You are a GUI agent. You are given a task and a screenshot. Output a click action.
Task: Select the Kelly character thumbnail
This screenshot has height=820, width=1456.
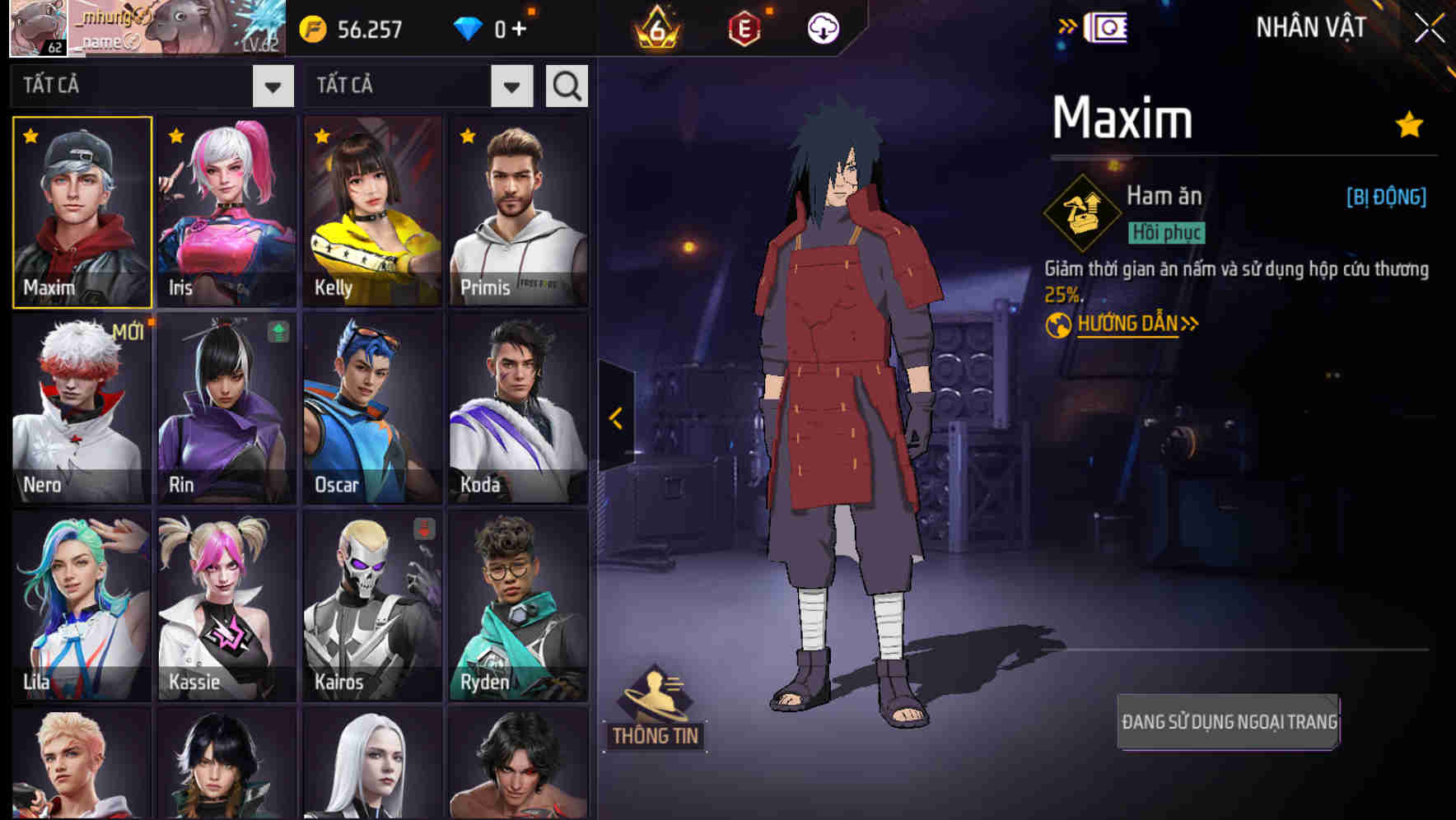(371, 210)
